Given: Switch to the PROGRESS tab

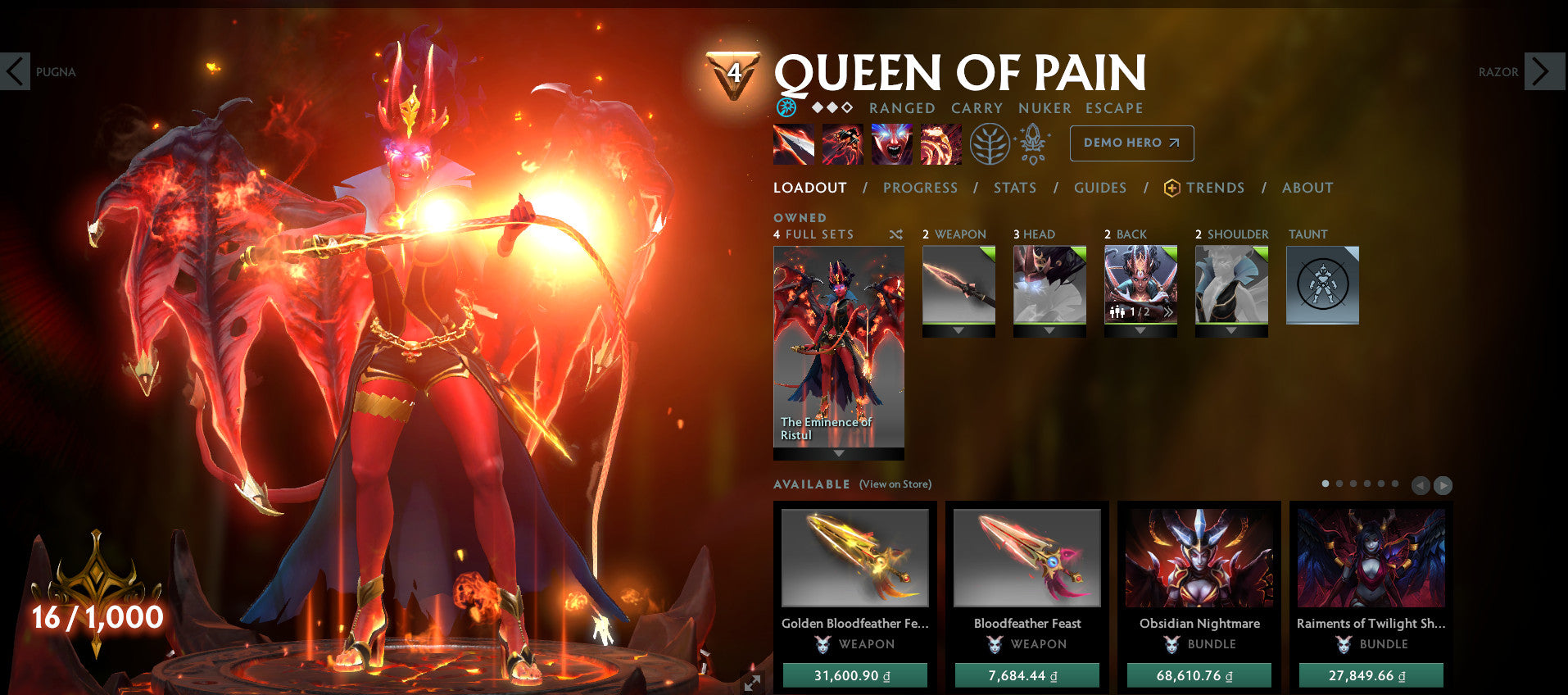Looking at the screenshot, I should (x=920, y=188).
